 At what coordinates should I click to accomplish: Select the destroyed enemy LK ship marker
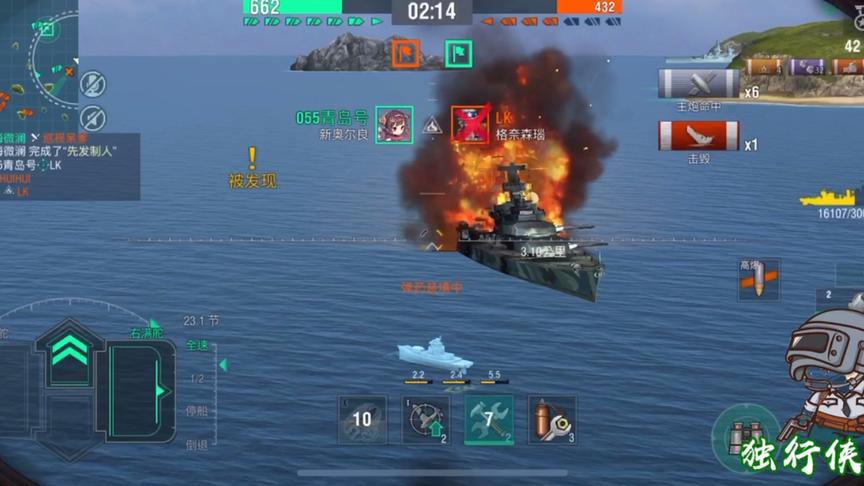[x=470, y=125]
